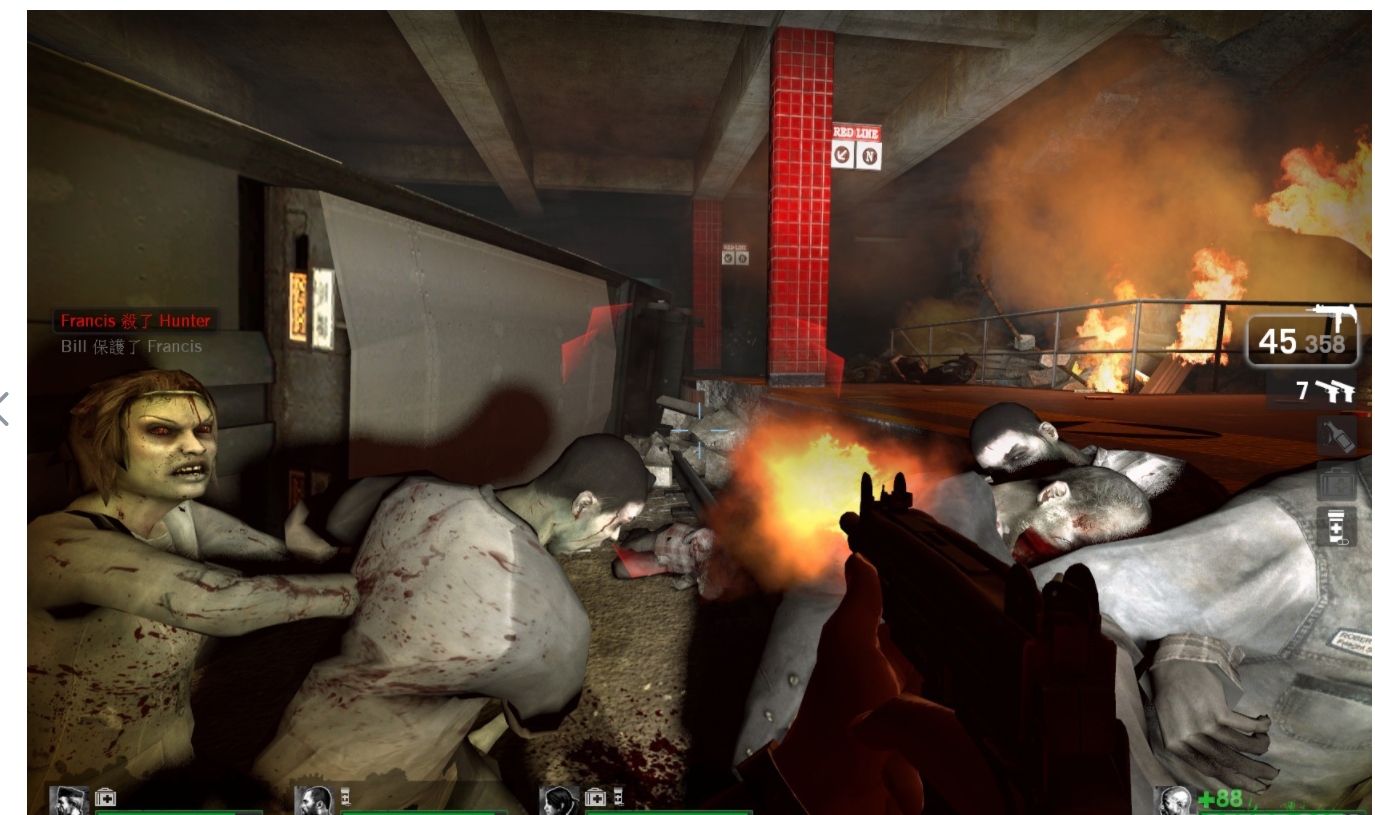Click your own survivor portrait beside +88
The width and height of the screenshot is (1375, 815).
[1174, 801]
